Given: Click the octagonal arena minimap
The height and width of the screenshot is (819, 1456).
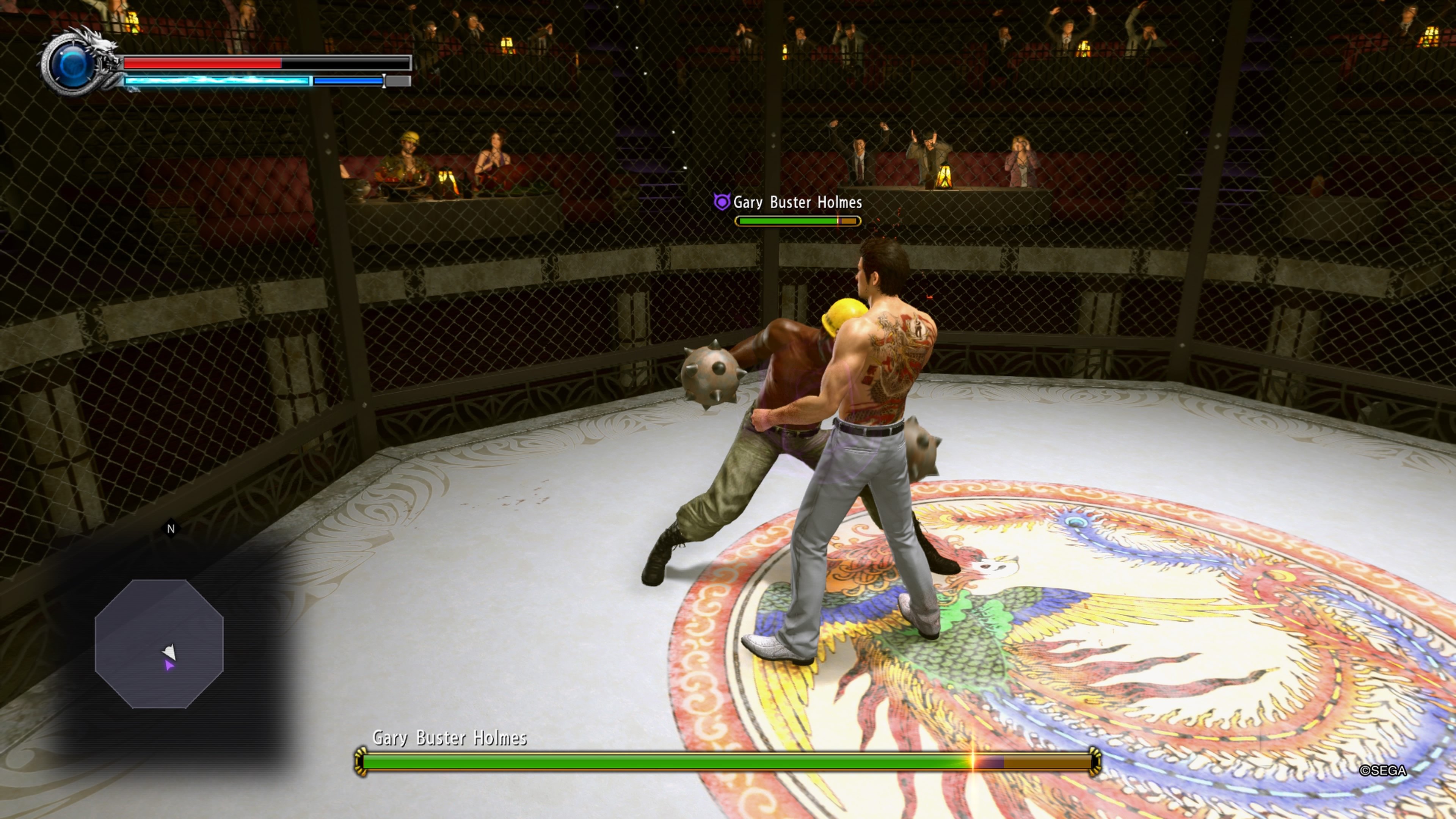Looking at the screenshot, I should pyautogui.click(x=159, y=644).
